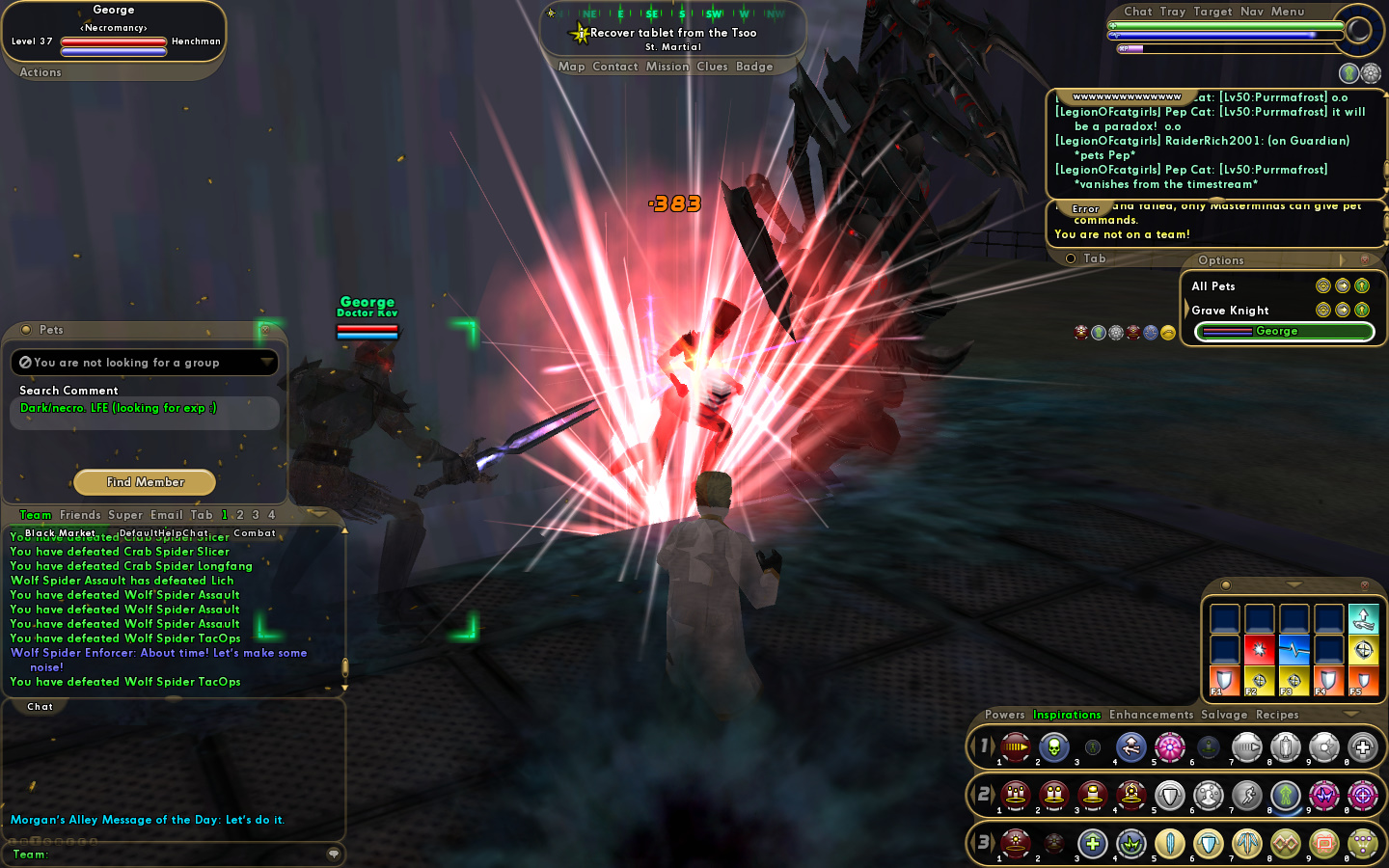1389x868 pixels.
Task: Select the Black Market chat tab
Action: pos(60,533)
